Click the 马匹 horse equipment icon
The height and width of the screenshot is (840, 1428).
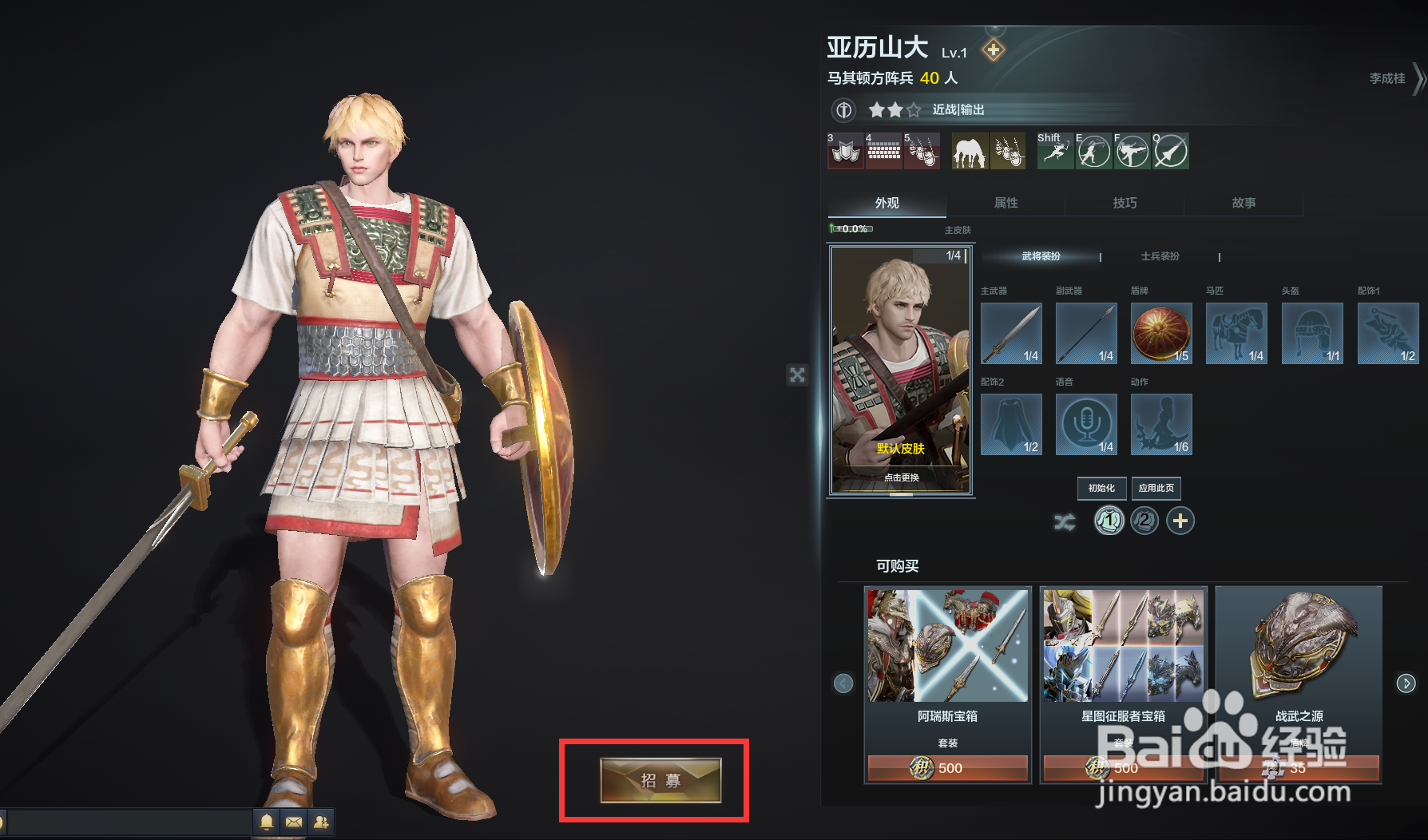pos(1236,334)
